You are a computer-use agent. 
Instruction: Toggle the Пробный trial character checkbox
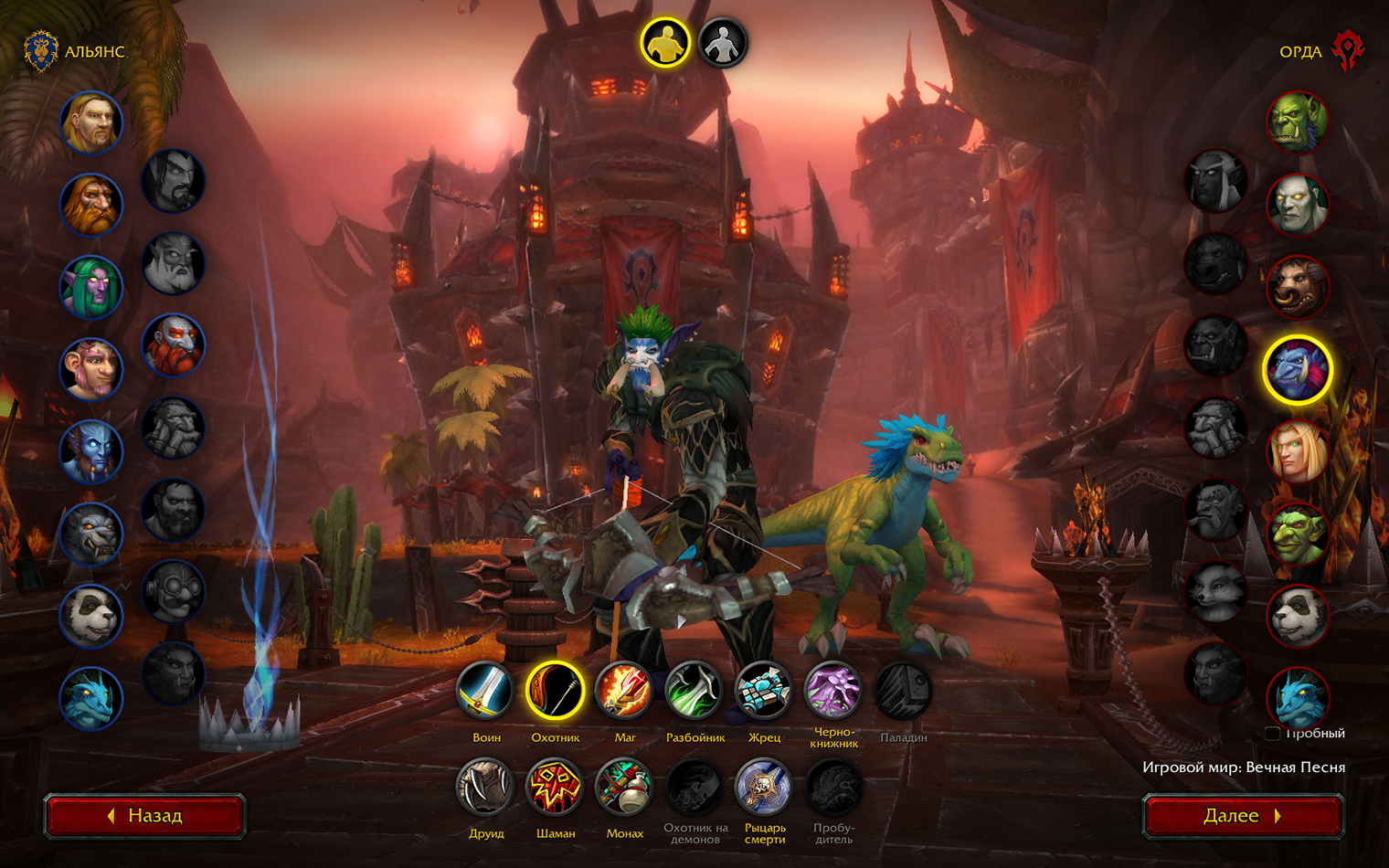[x=1272, y=733]
